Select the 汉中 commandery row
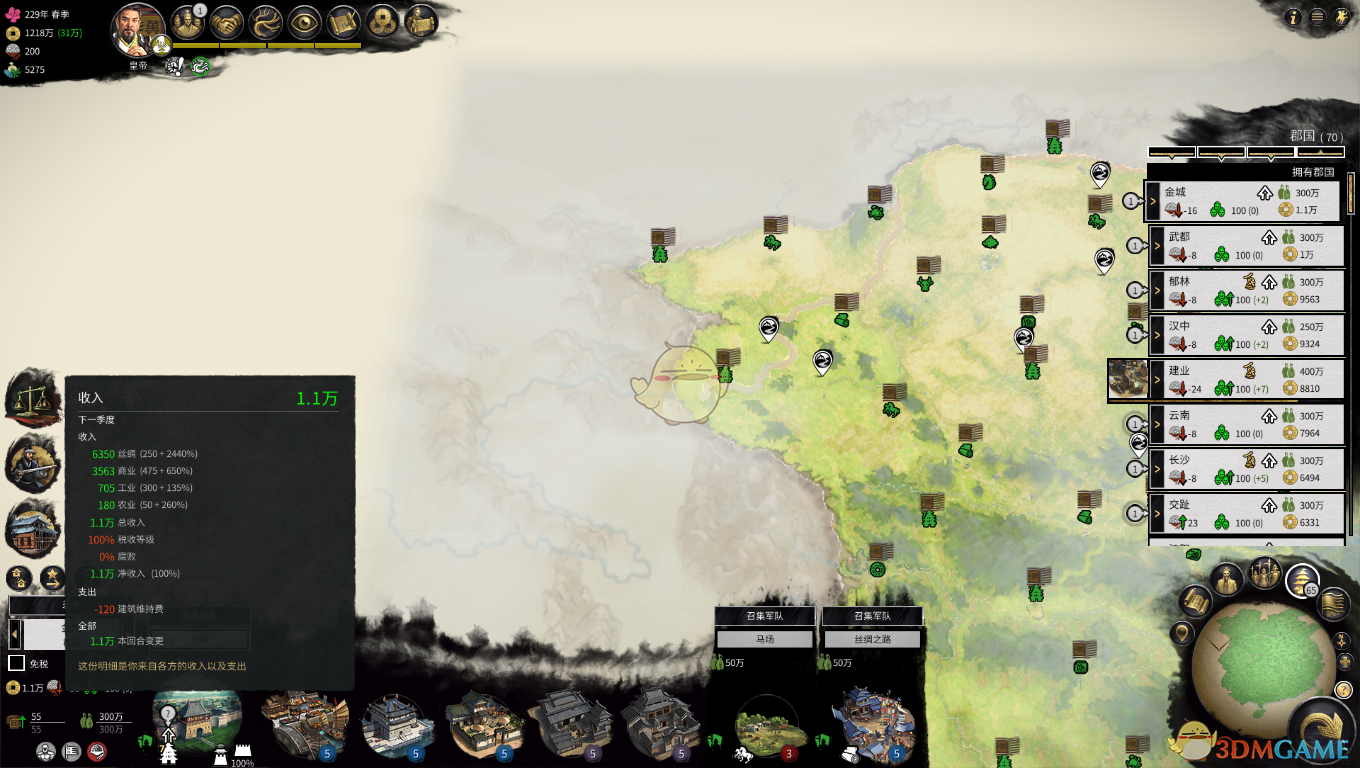1360x768 pixels. coord(1245,335)
